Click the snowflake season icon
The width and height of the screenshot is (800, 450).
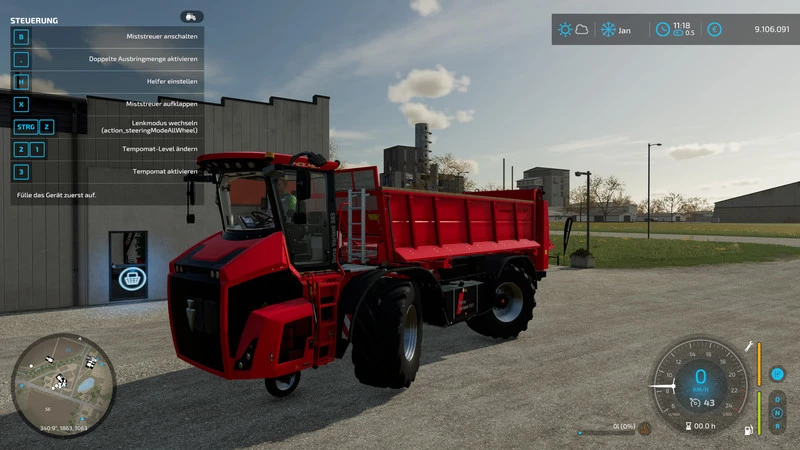[607, 29]
